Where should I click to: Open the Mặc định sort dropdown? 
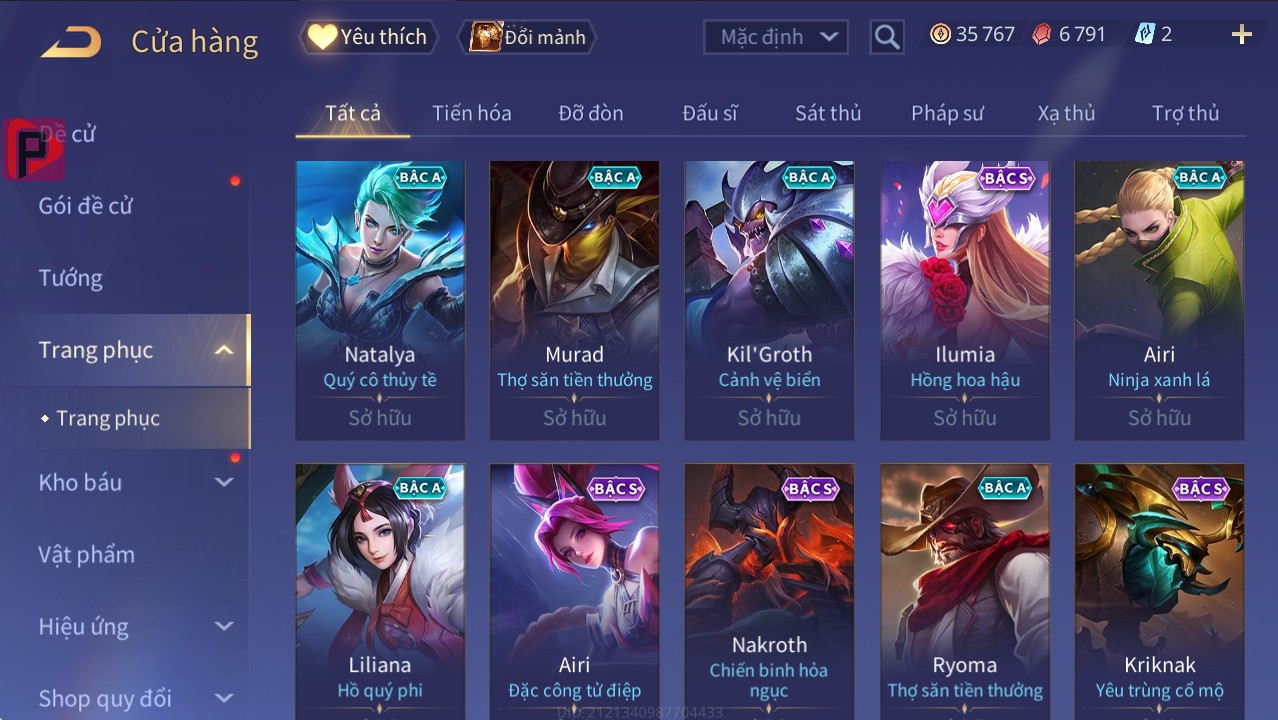(776, 37)
